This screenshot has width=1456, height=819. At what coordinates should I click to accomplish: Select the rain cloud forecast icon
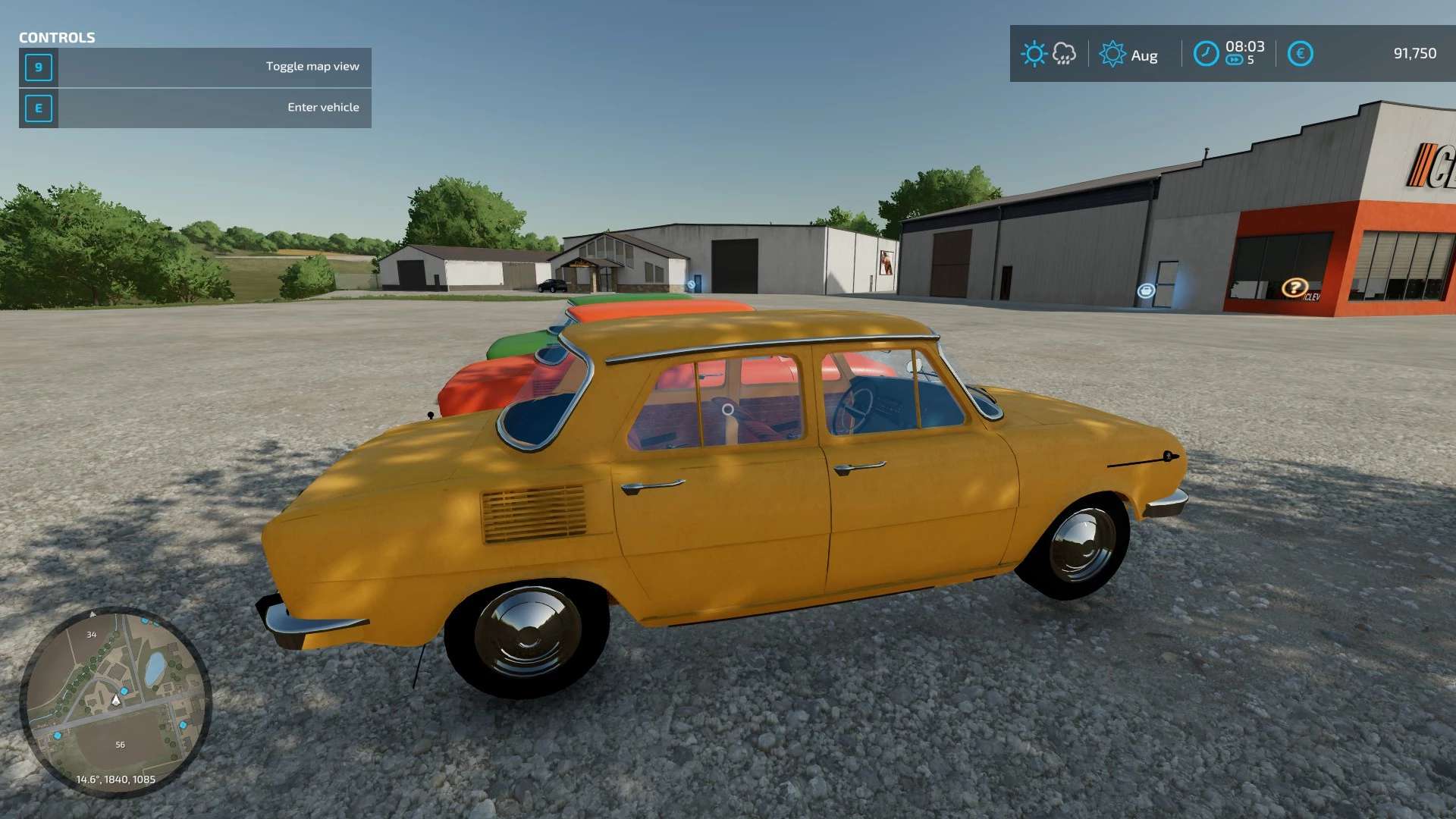pos(1065,54)
